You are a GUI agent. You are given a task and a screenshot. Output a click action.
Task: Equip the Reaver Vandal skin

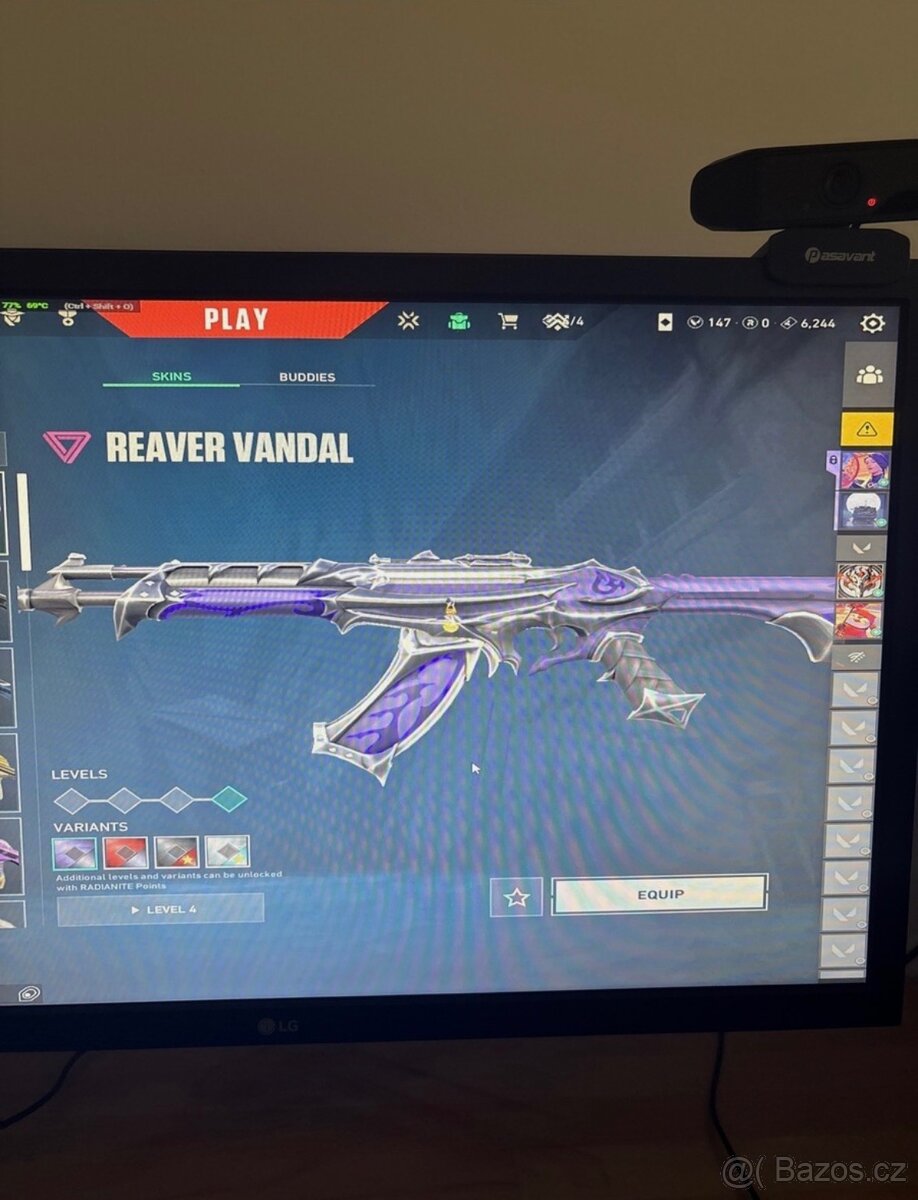tap(660, 894)
